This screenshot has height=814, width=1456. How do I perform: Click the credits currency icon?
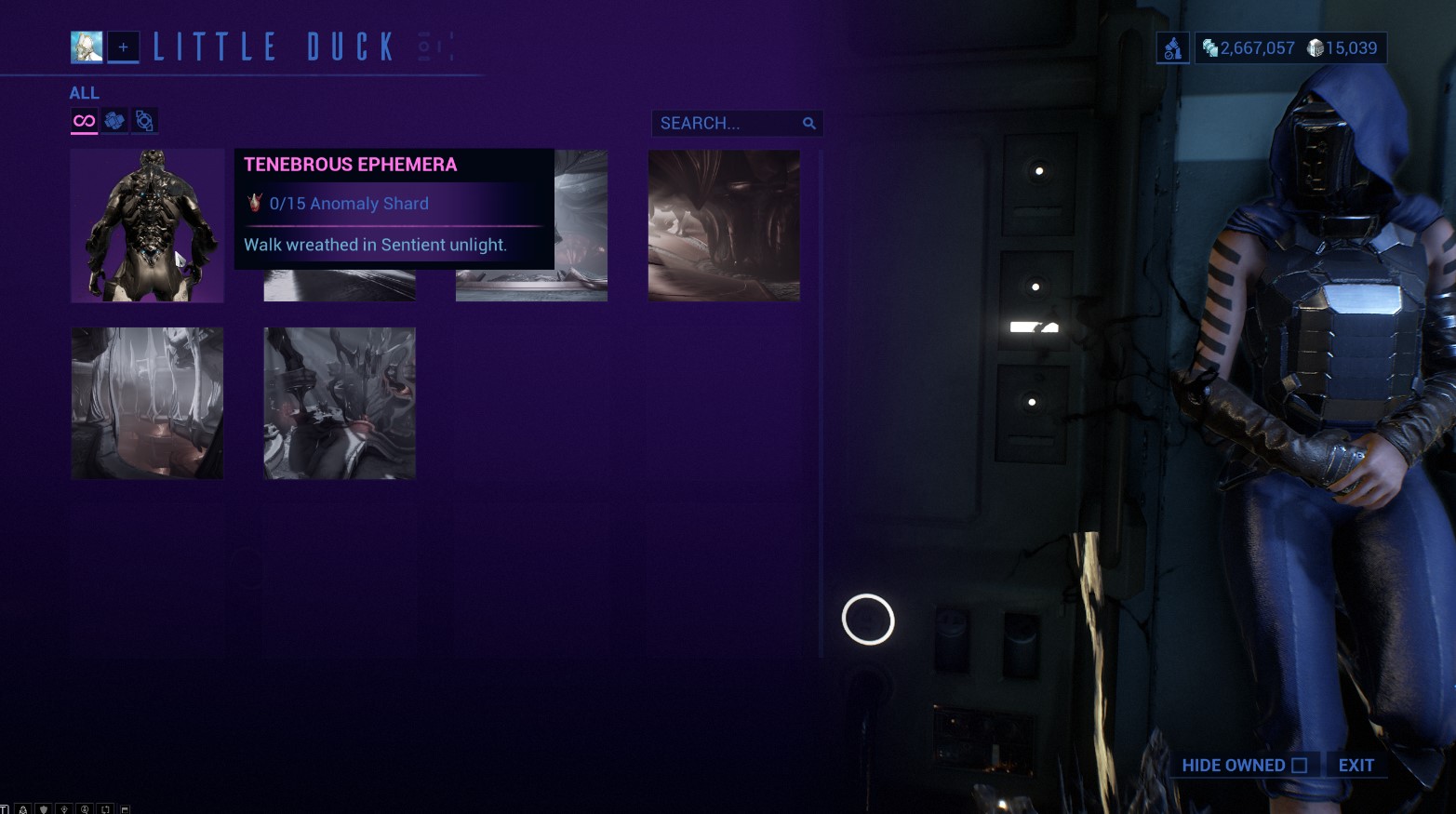(x=1211, y=47)
